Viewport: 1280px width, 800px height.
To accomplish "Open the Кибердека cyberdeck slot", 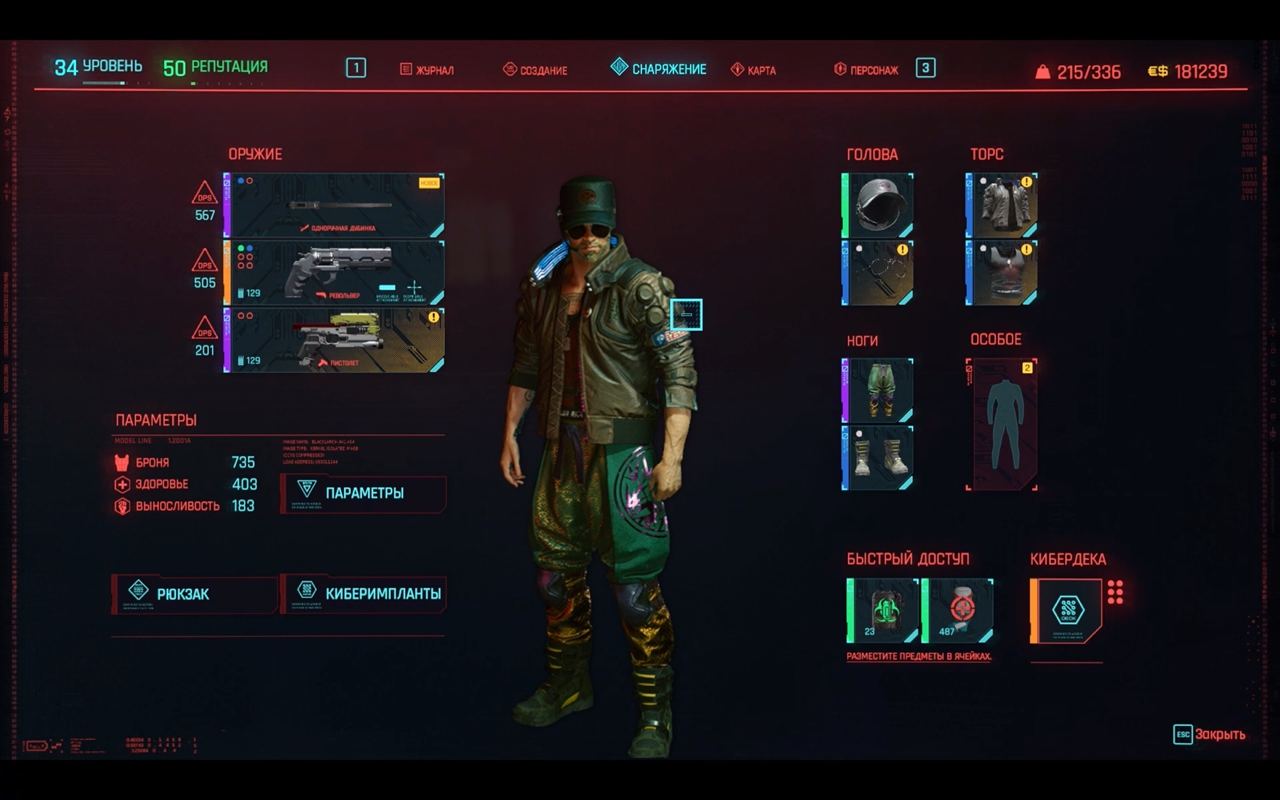I will coord(1067,610).
